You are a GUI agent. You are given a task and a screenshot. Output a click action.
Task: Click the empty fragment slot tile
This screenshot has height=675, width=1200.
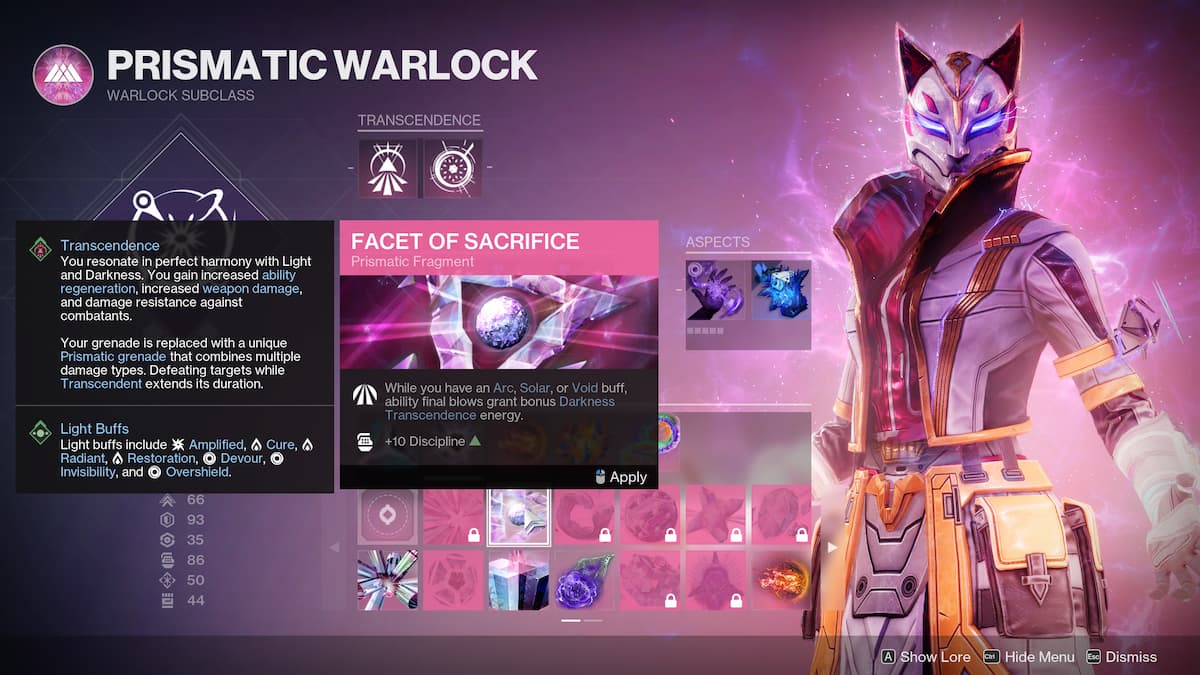387,515
